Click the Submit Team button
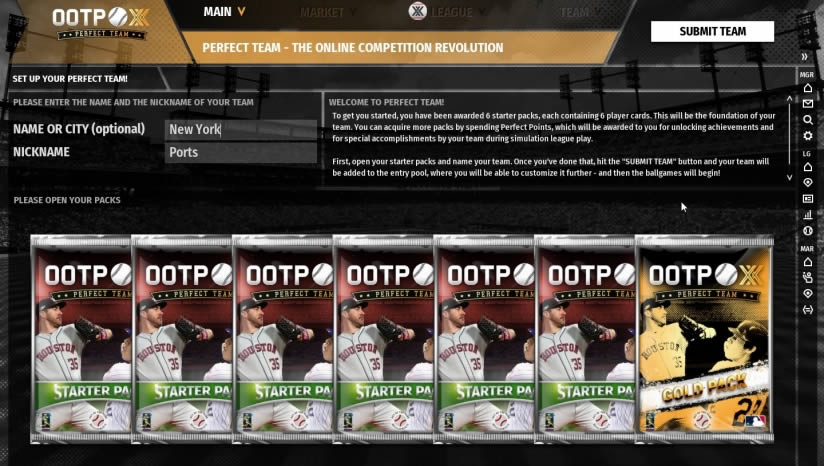Screen dimensions: 824x466 (712, 31)
